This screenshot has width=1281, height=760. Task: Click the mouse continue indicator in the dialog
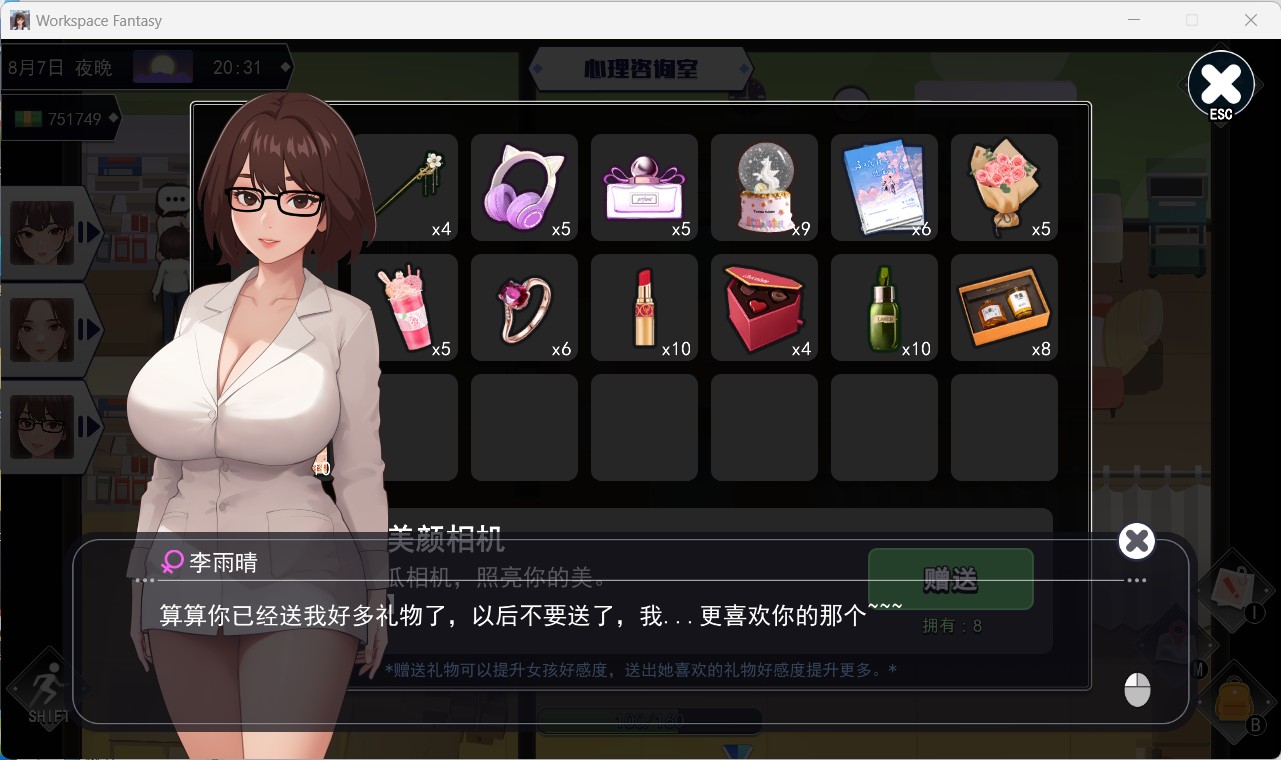click(1136, 688)
